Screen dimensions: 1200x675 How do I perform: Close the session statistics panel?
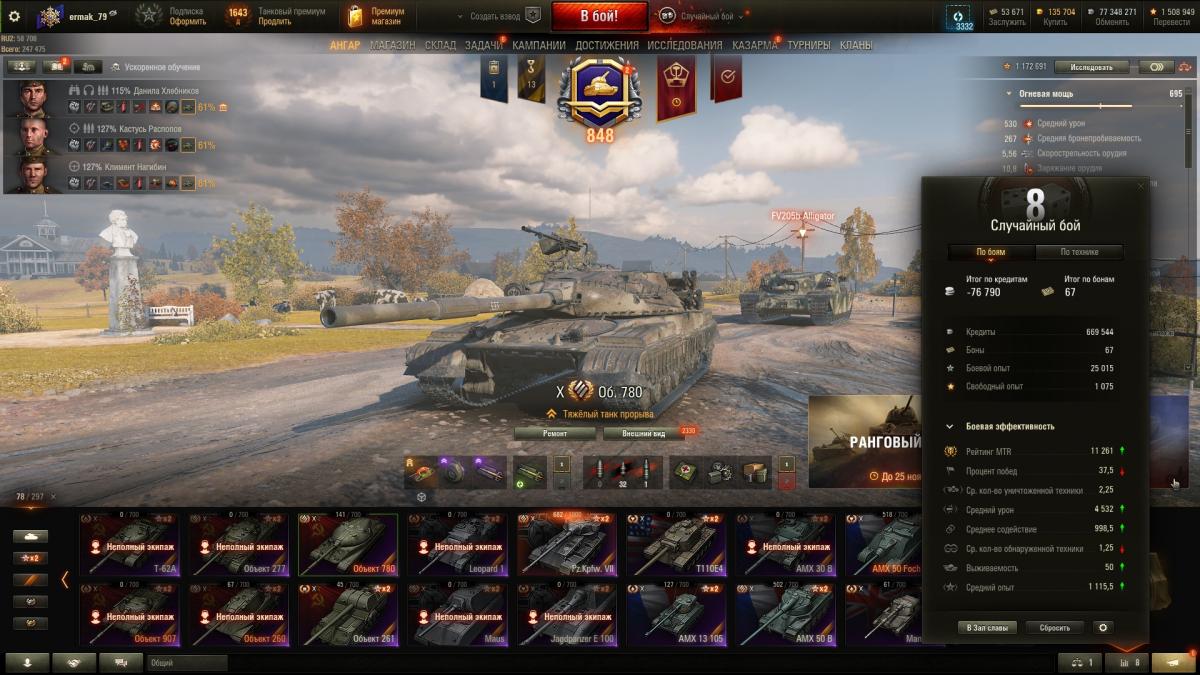(1140, 186)
